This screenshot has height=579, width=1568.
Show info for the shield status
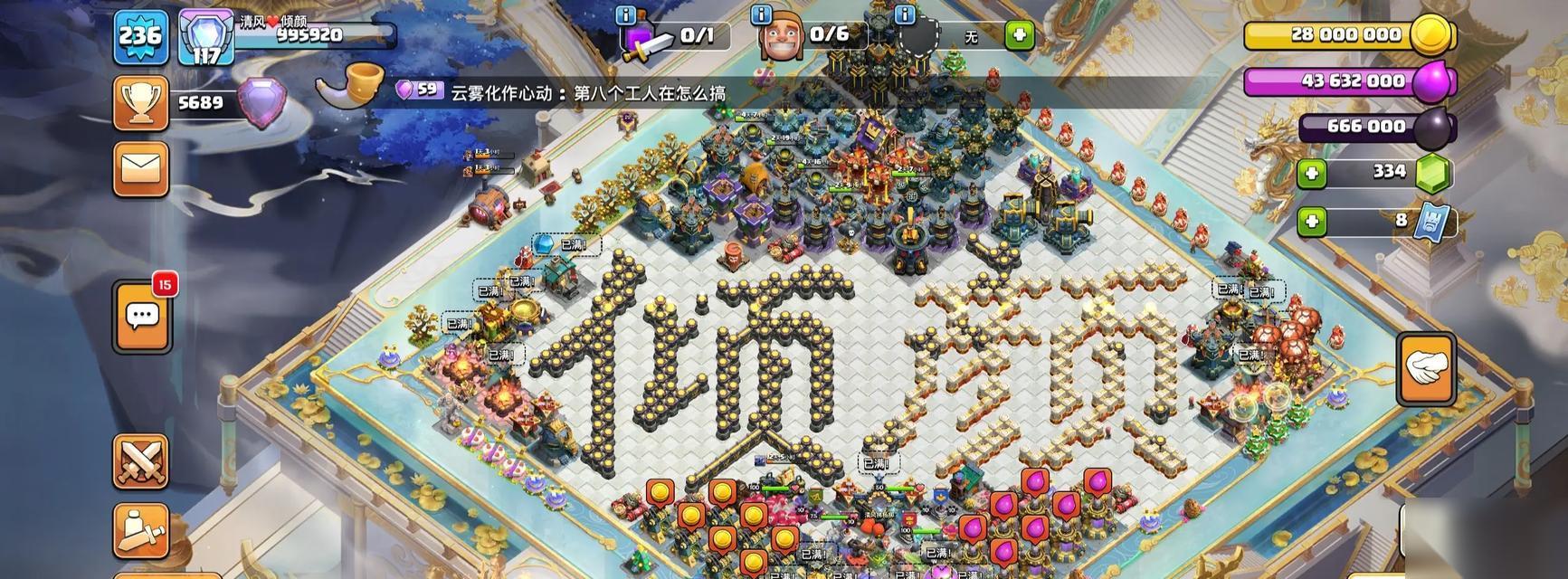[x=903, y=14]
